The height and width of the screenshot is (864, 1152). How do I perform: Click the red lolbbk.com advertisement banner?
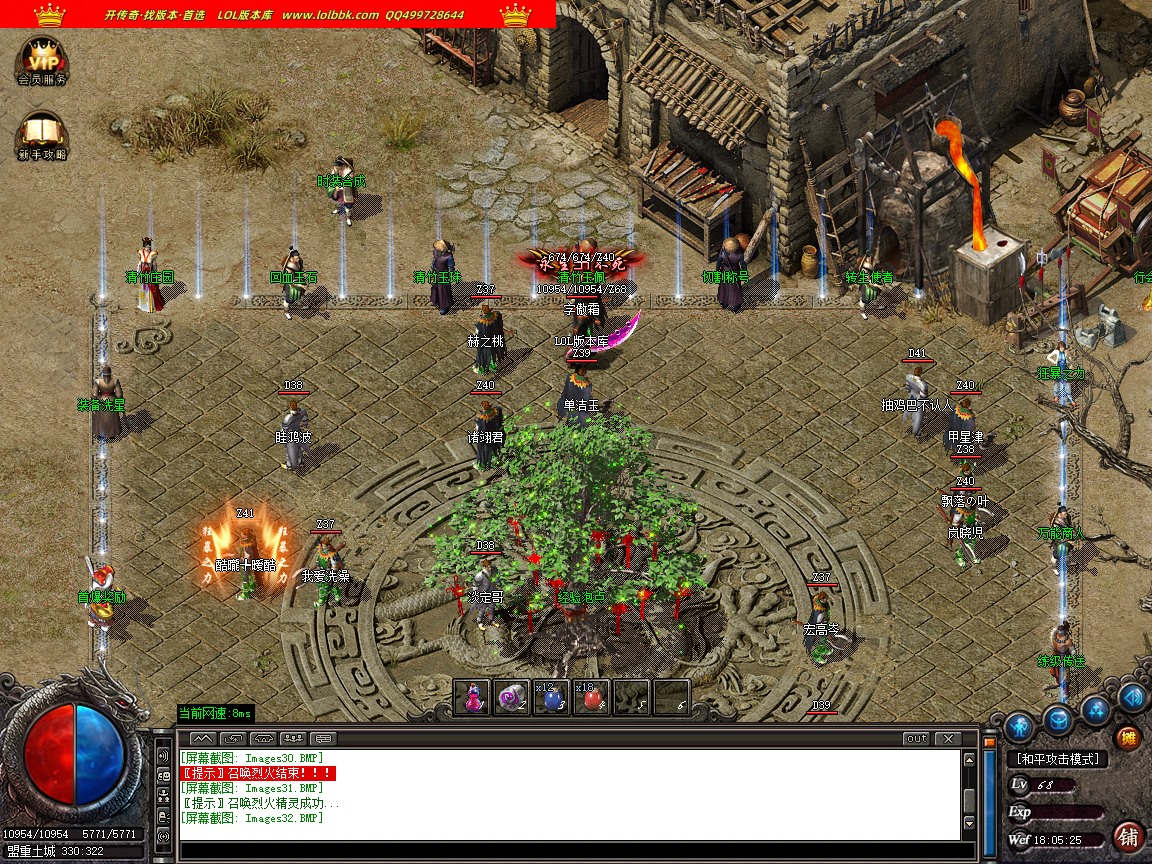(x=278, y=14)
